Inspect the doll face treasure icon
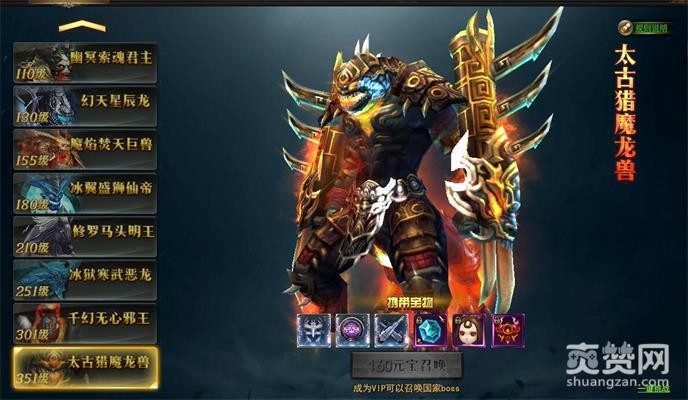This screenshot has width=688, height=400. [469, 329]
